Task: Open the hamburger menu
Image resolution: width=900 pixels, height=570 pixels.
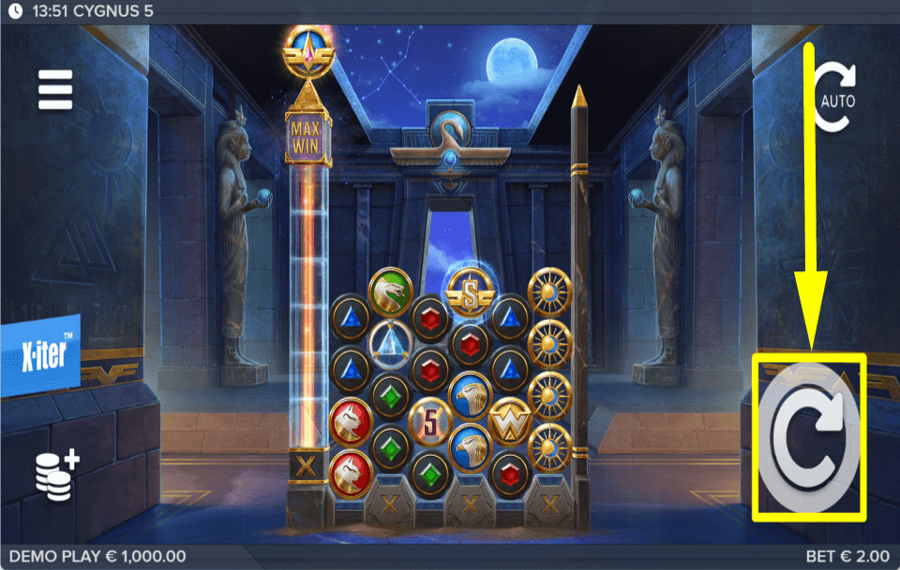Action: [56, 90]
